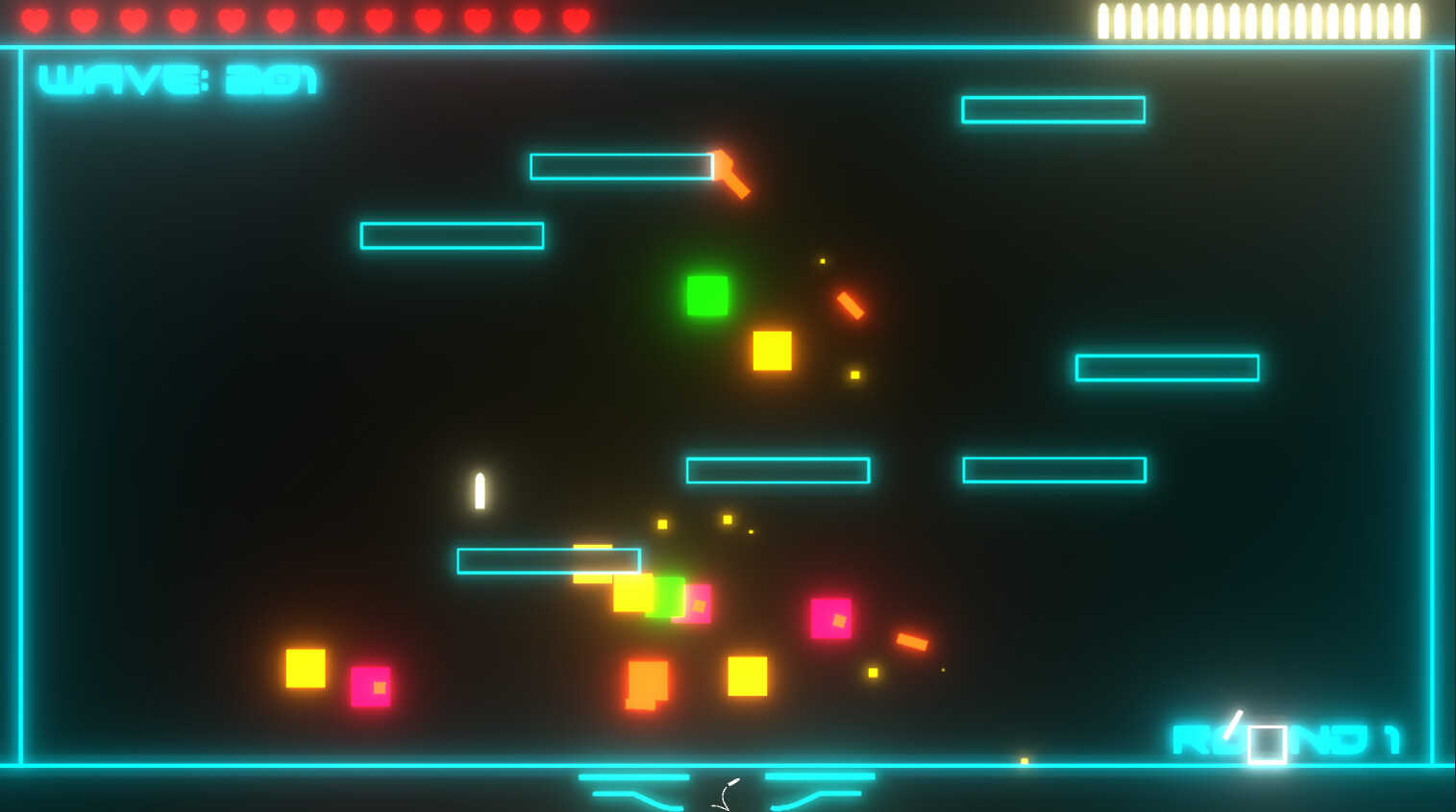
Task: Click the ROUND 1 text at bottom right
Action: (1345, 738)
